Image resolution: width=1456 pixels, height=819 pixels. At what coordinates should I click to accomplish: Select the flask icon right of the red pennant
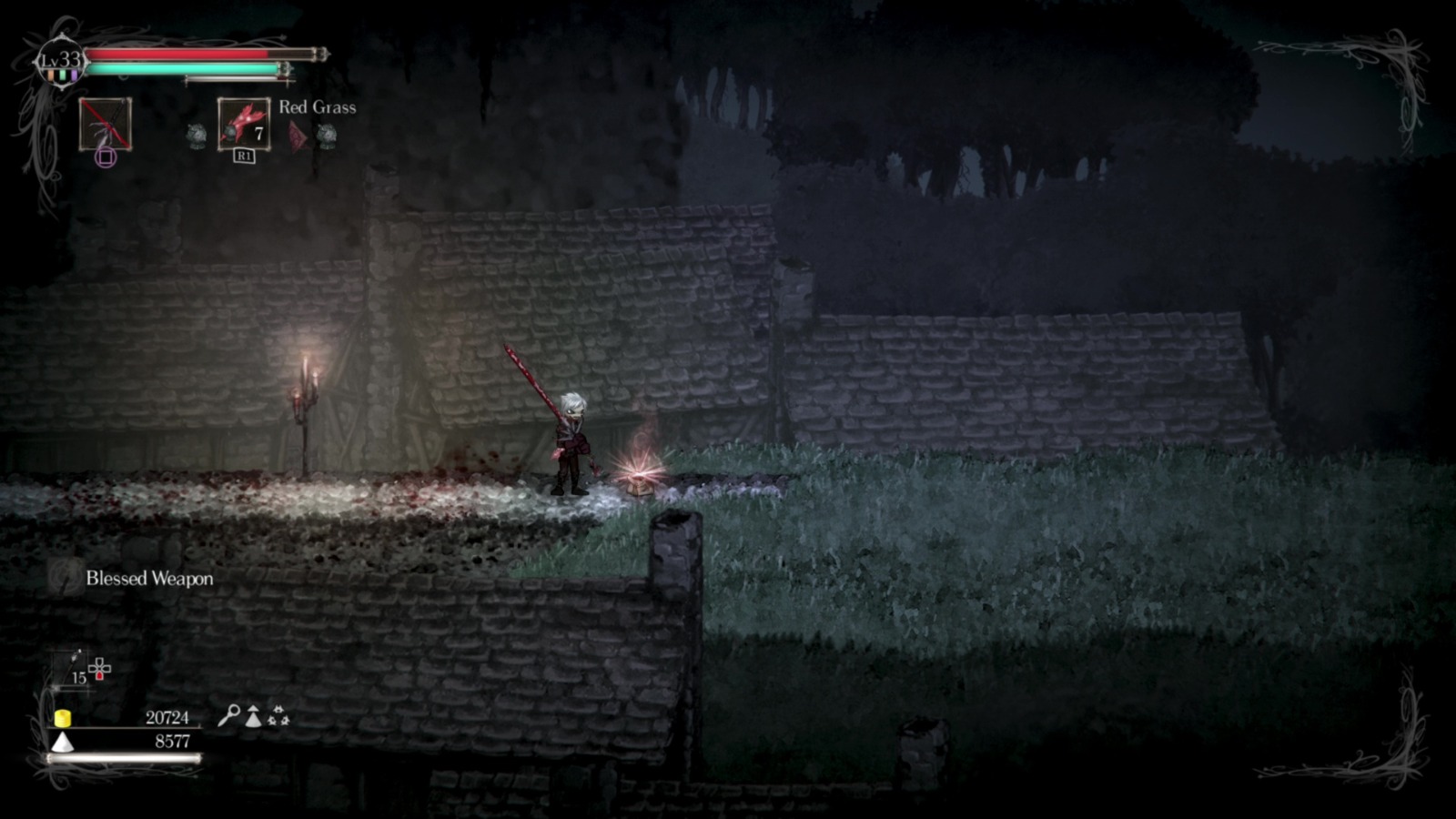pos(326,134)
